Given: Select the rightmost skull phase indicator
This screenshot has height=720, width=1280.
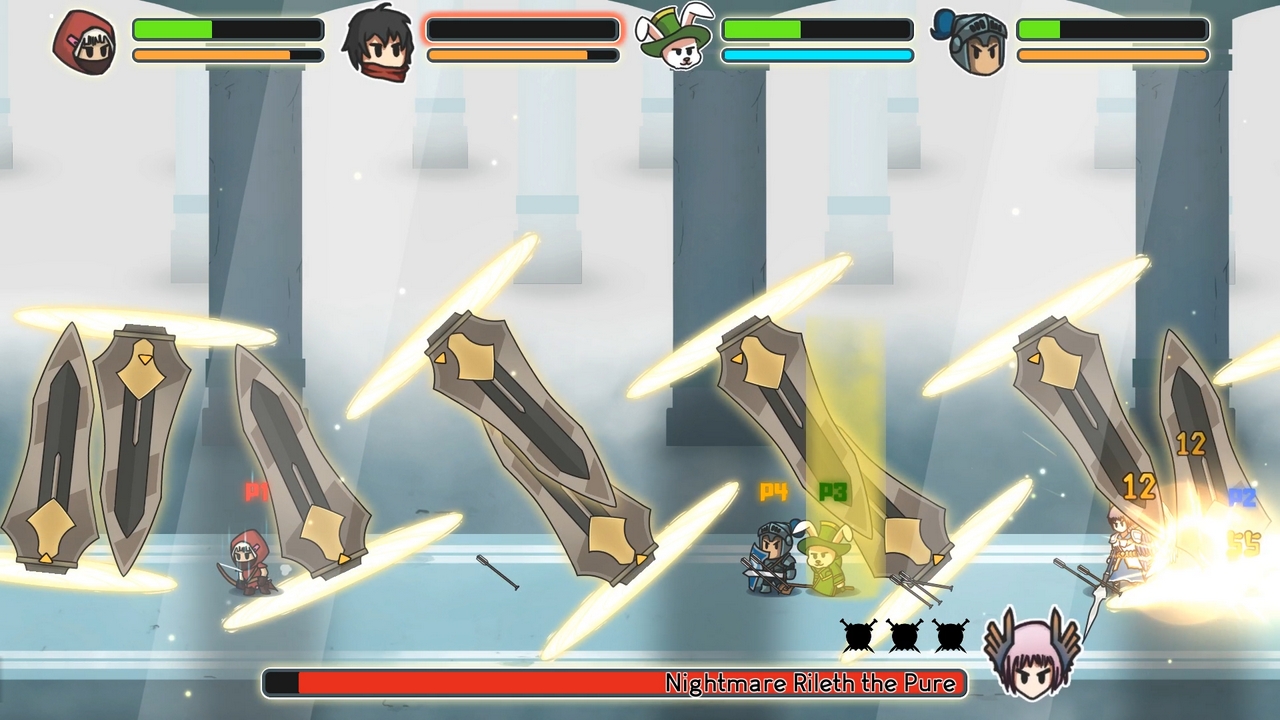Looking at the screenshot, I should (950, 634).
